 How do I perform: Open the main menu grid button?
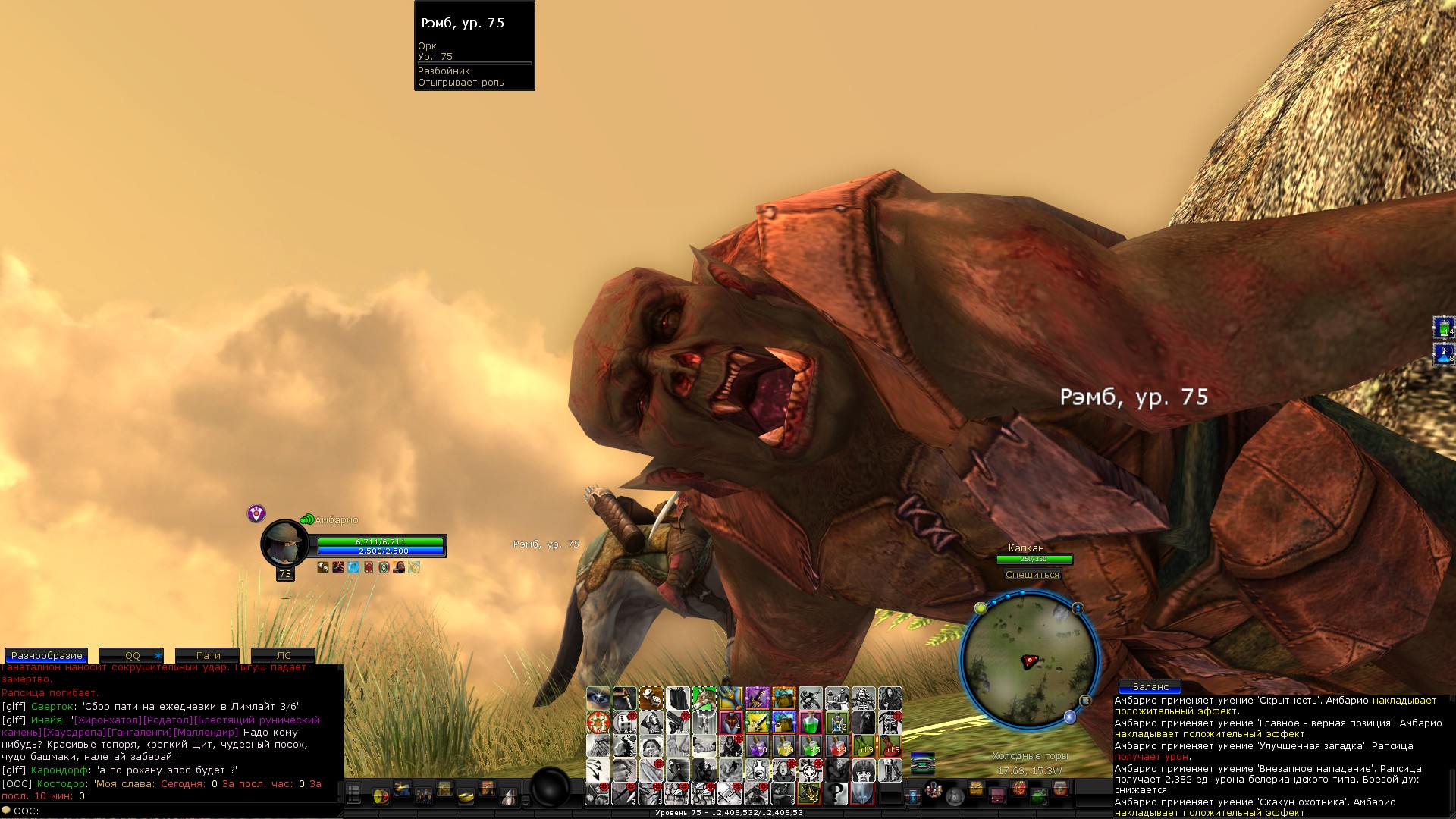pyautogui.click(x=353, y=794)
